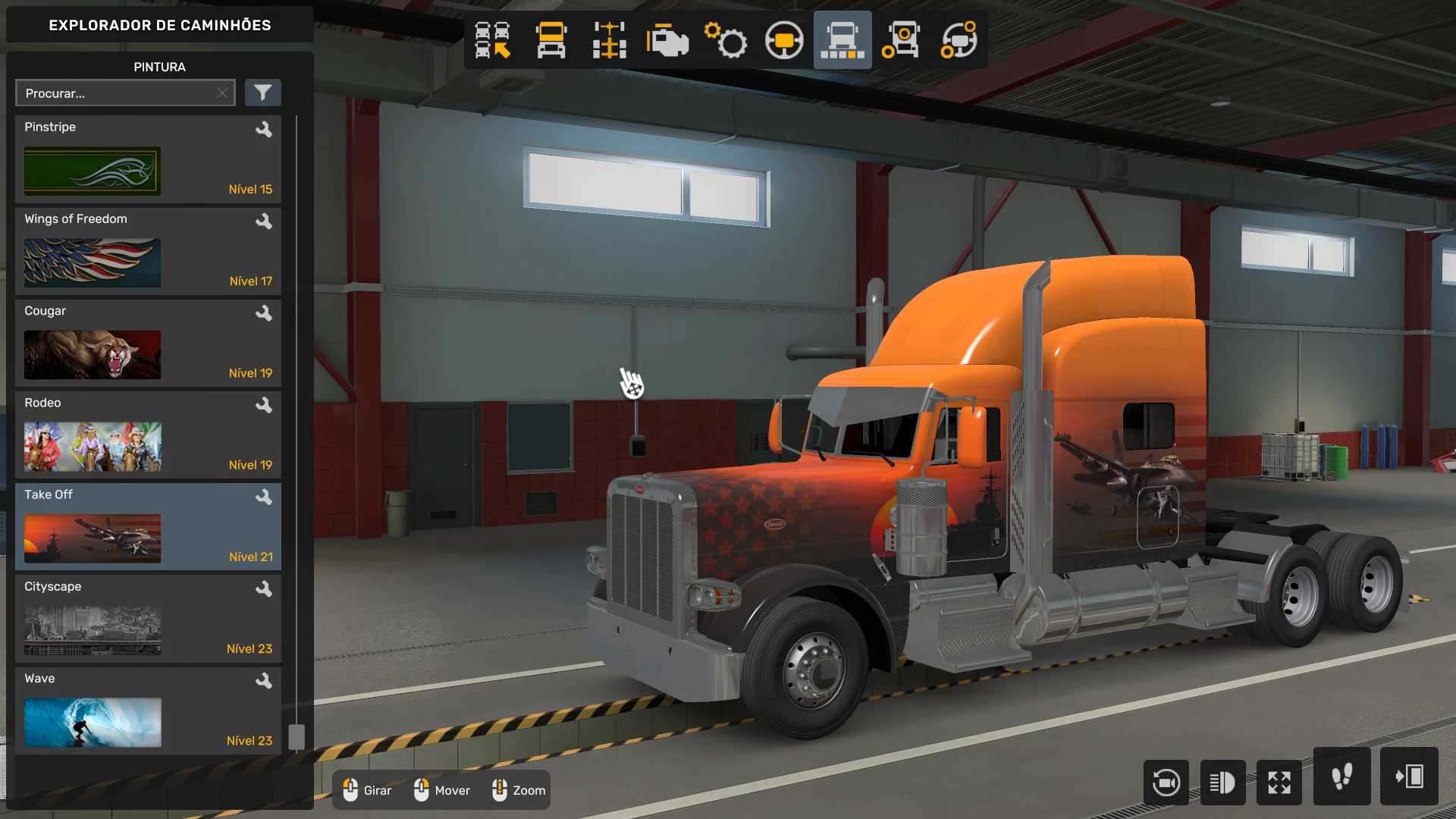Toggle the truck headlights
The width and height of the screenshot is (1456, 819).
(x=1222, y=782)
